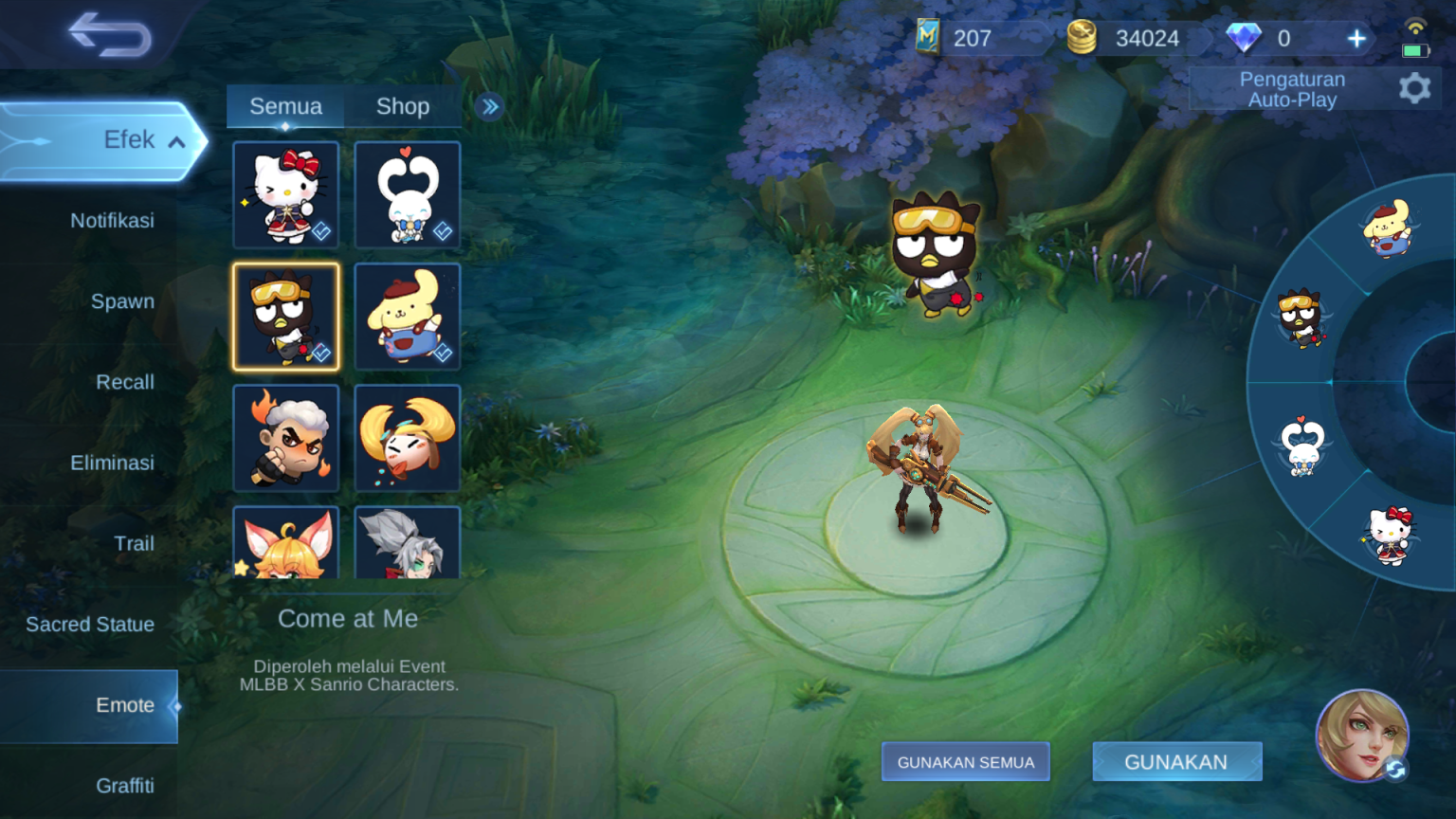The height and width of the screenshot is (819, 1456).
Task: Select the Hello Kitty emote thumbnail
Action: 286,194
